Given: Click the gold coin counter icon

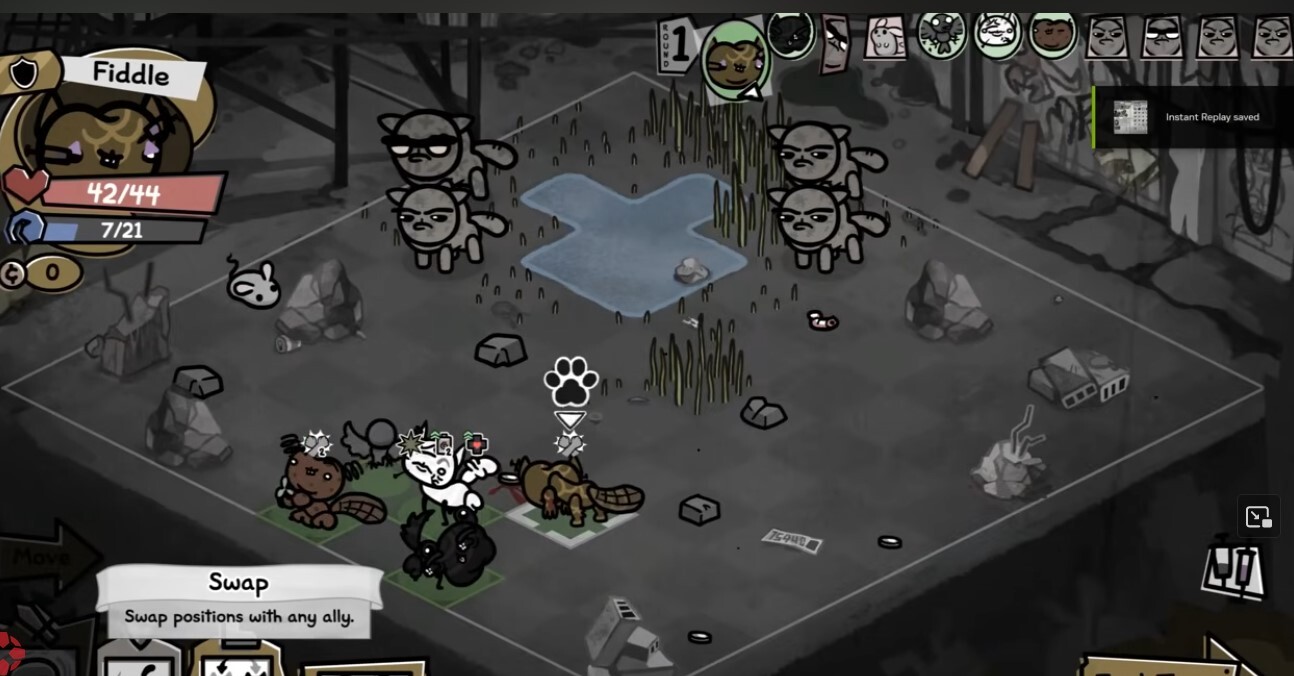Looking at the screenshot, I should [x=13, y=273].
